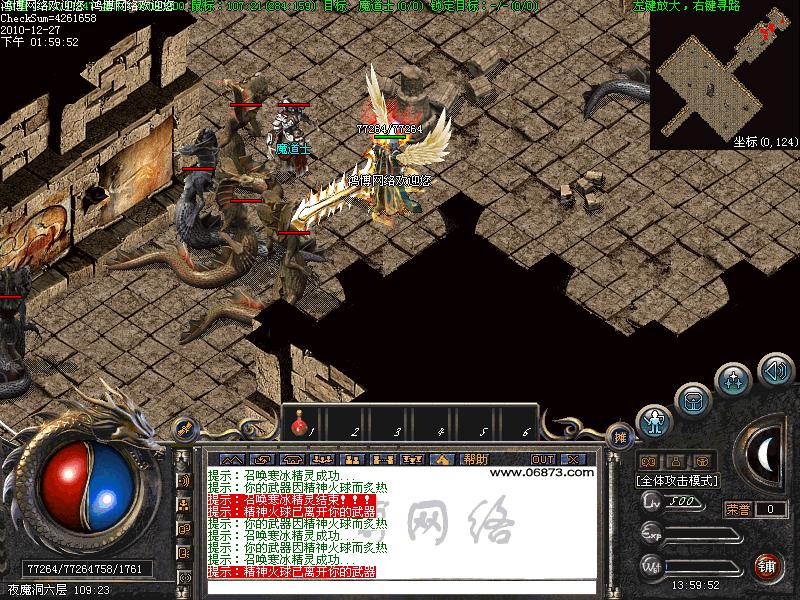This screenshot has width=800, height=600.
Task: Click the OUT button on chat bar
Action: 542,459
